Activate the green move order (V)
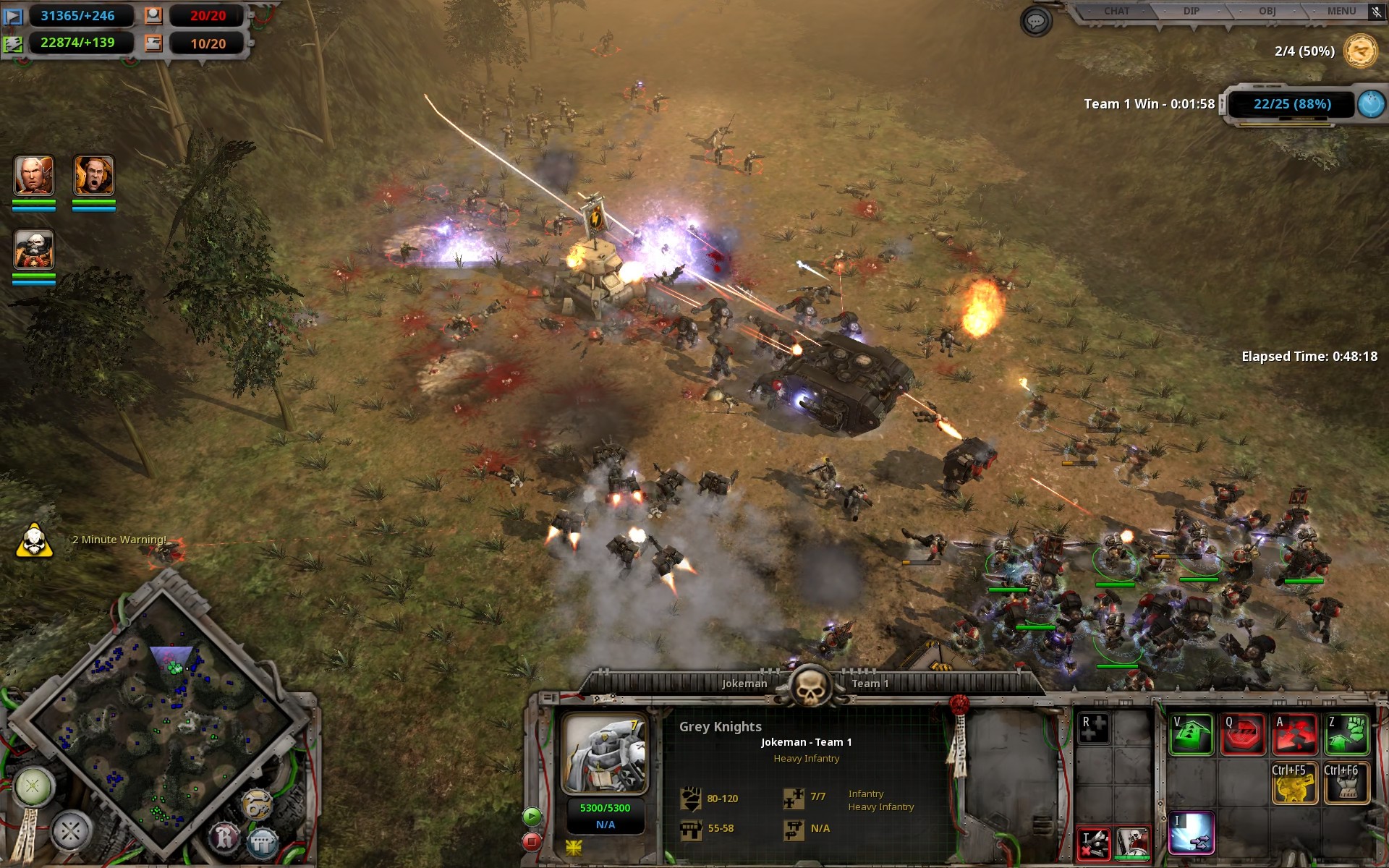1389x868 pixels. click(1191, 734)
